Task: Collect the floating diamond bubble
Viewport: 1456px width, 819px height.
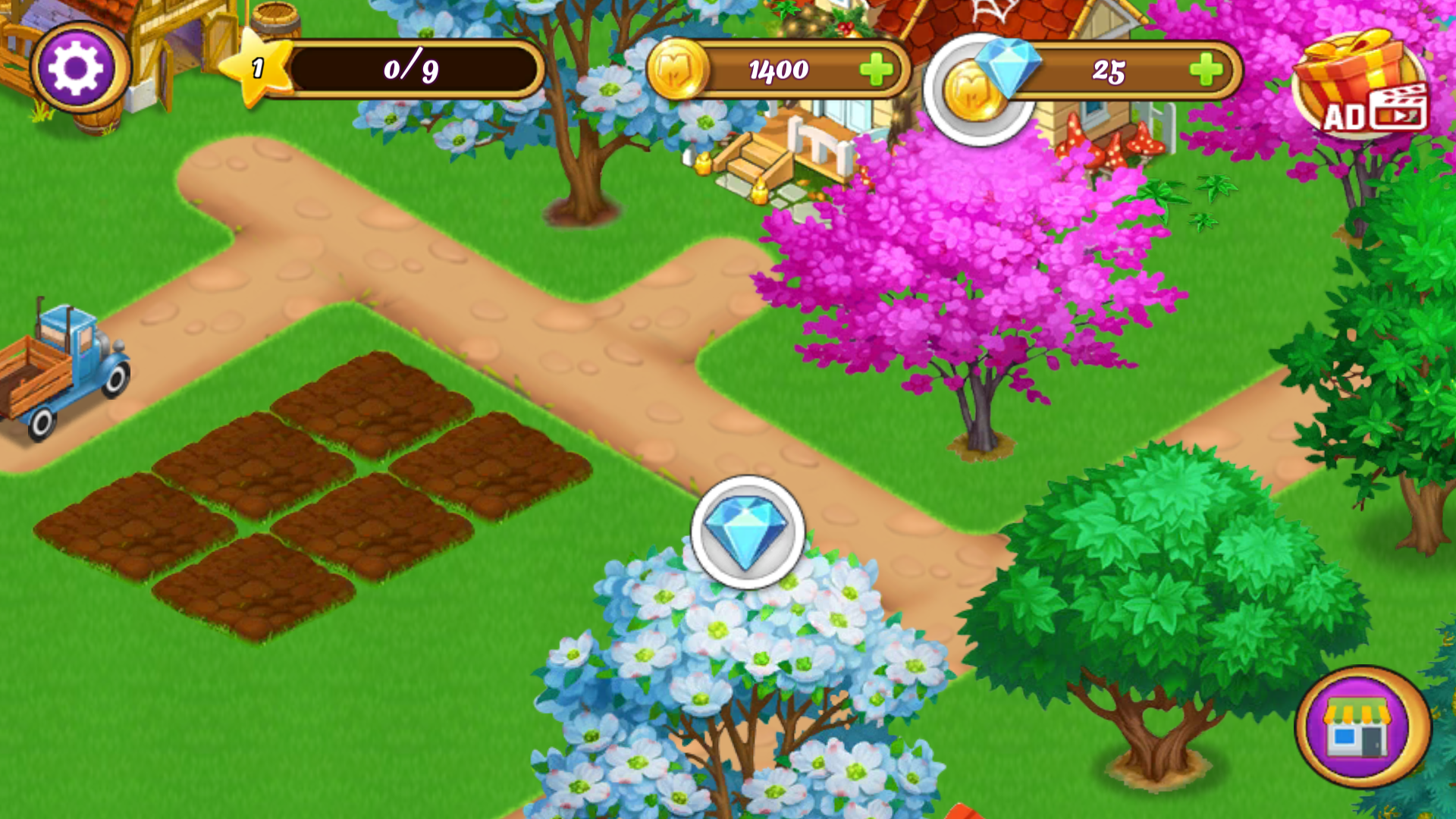Action: coord(748,532)
